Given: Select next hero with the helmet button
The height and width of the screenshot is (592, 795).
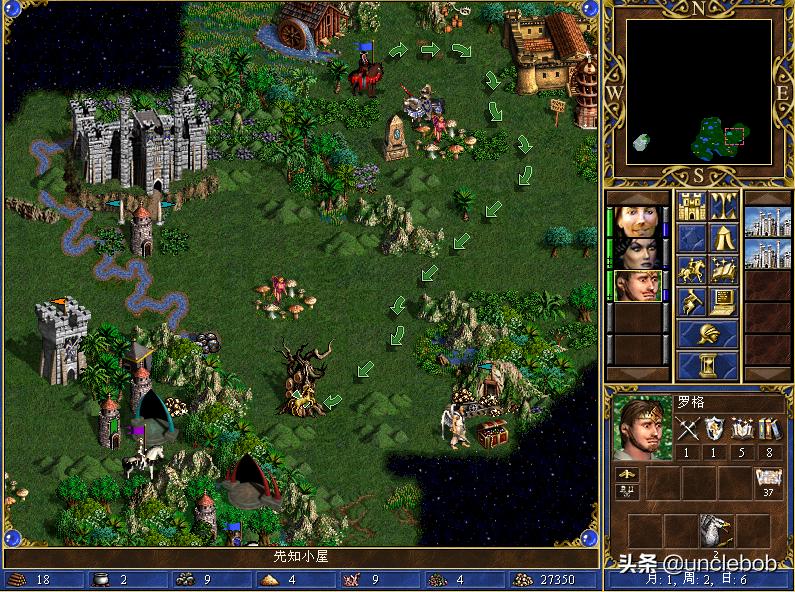Looking at the screenshot, I should (708, 334).
